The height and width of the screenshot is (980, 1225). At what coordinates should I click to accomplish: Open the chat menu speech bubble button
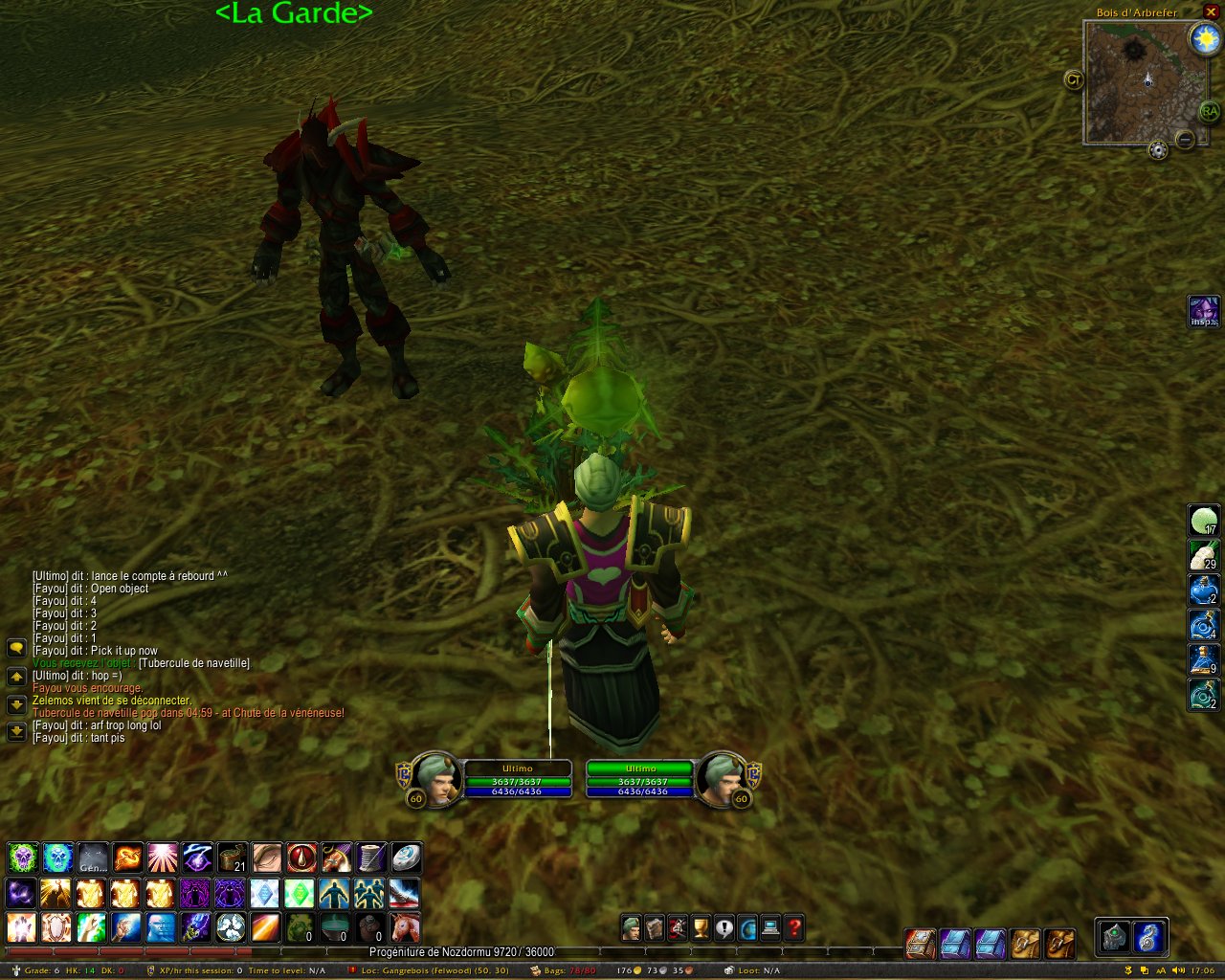16,648
